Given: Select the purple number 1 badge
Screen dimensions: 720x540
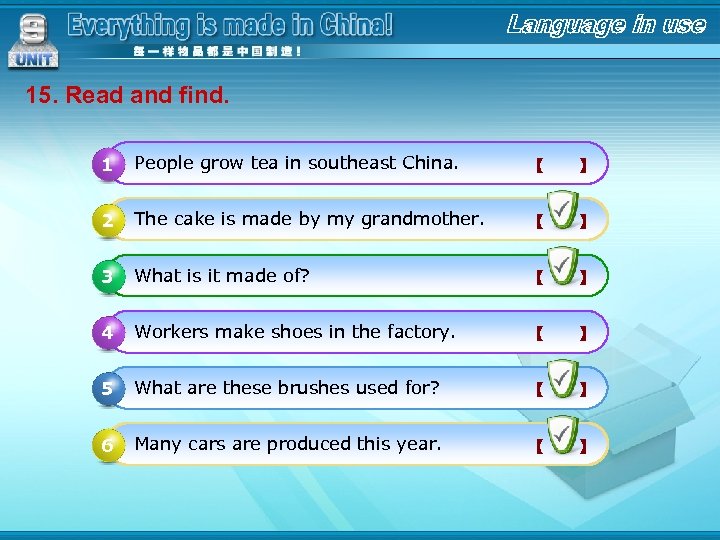Looking at the screenshot, I should [x=108, y=164].
